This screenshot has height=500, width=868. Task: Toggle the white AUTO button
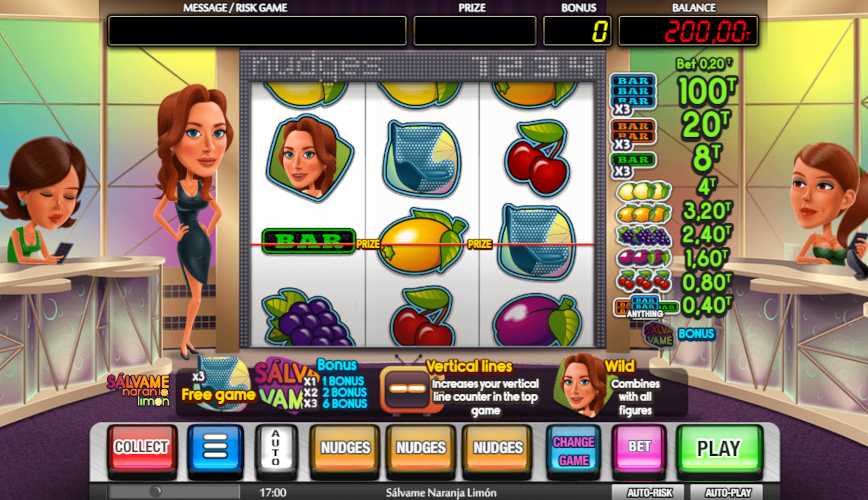coord(276,448)
